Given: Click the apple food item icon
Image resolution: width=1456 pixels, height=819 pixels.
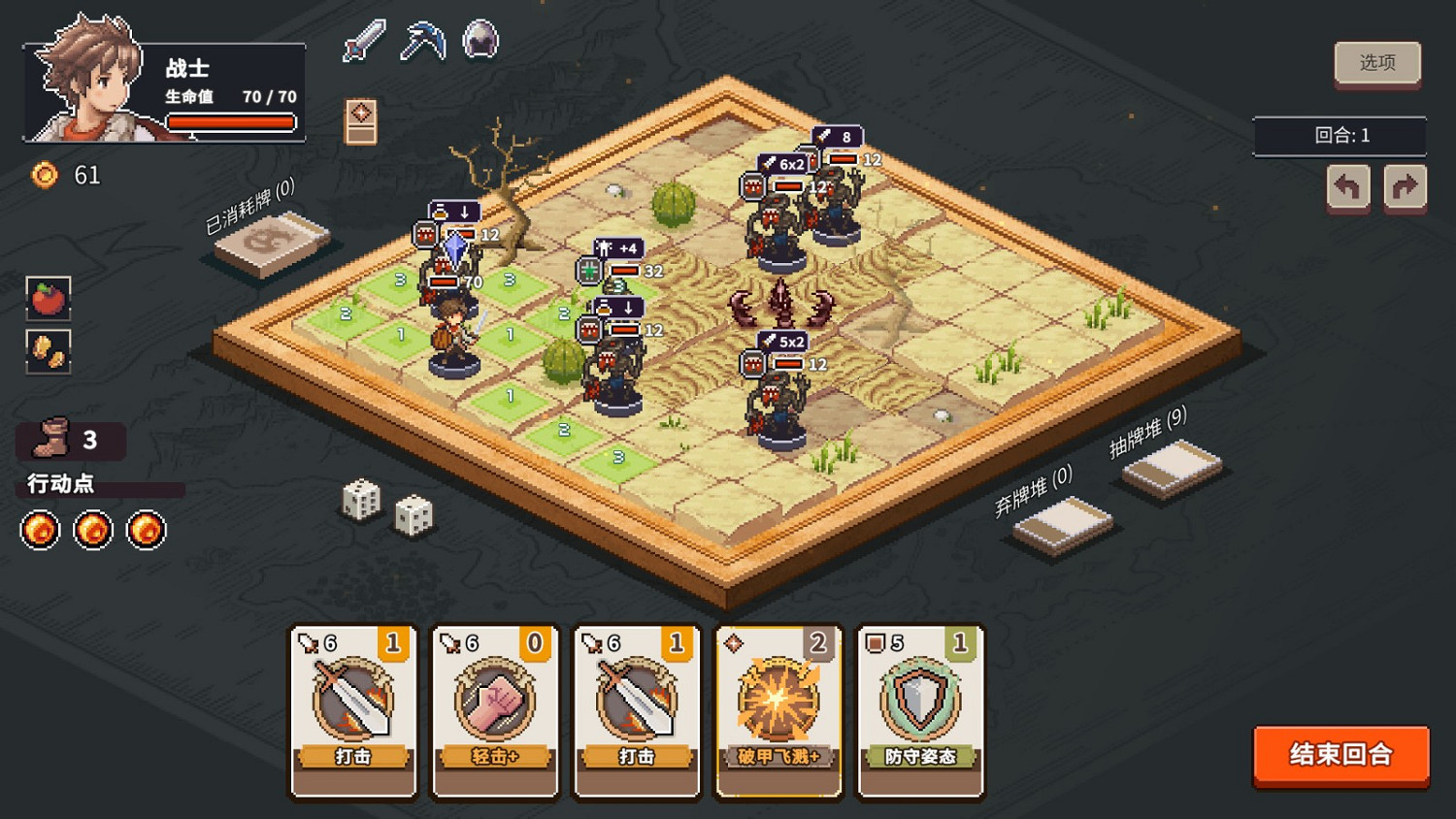Looking at the screenshot, I should pyautogui.click(x=49, y=299).
